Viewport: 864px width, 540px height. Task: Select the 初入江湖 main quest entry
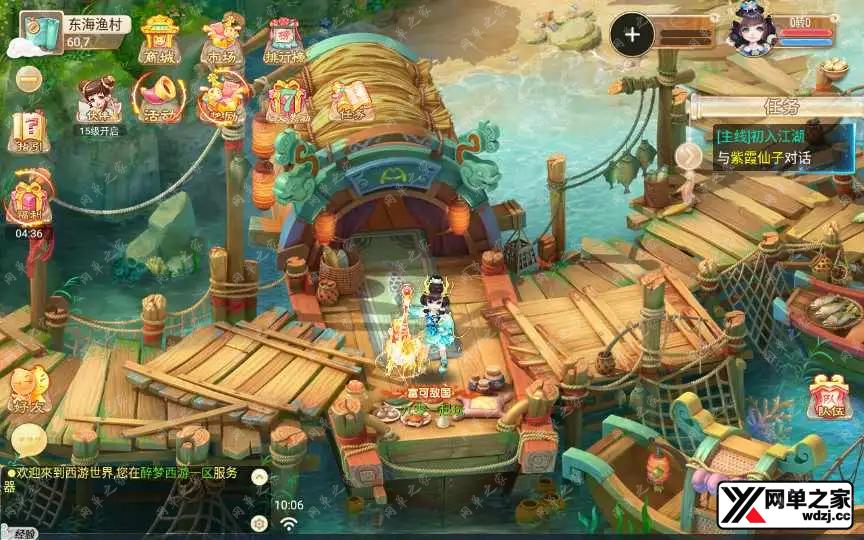776,146
